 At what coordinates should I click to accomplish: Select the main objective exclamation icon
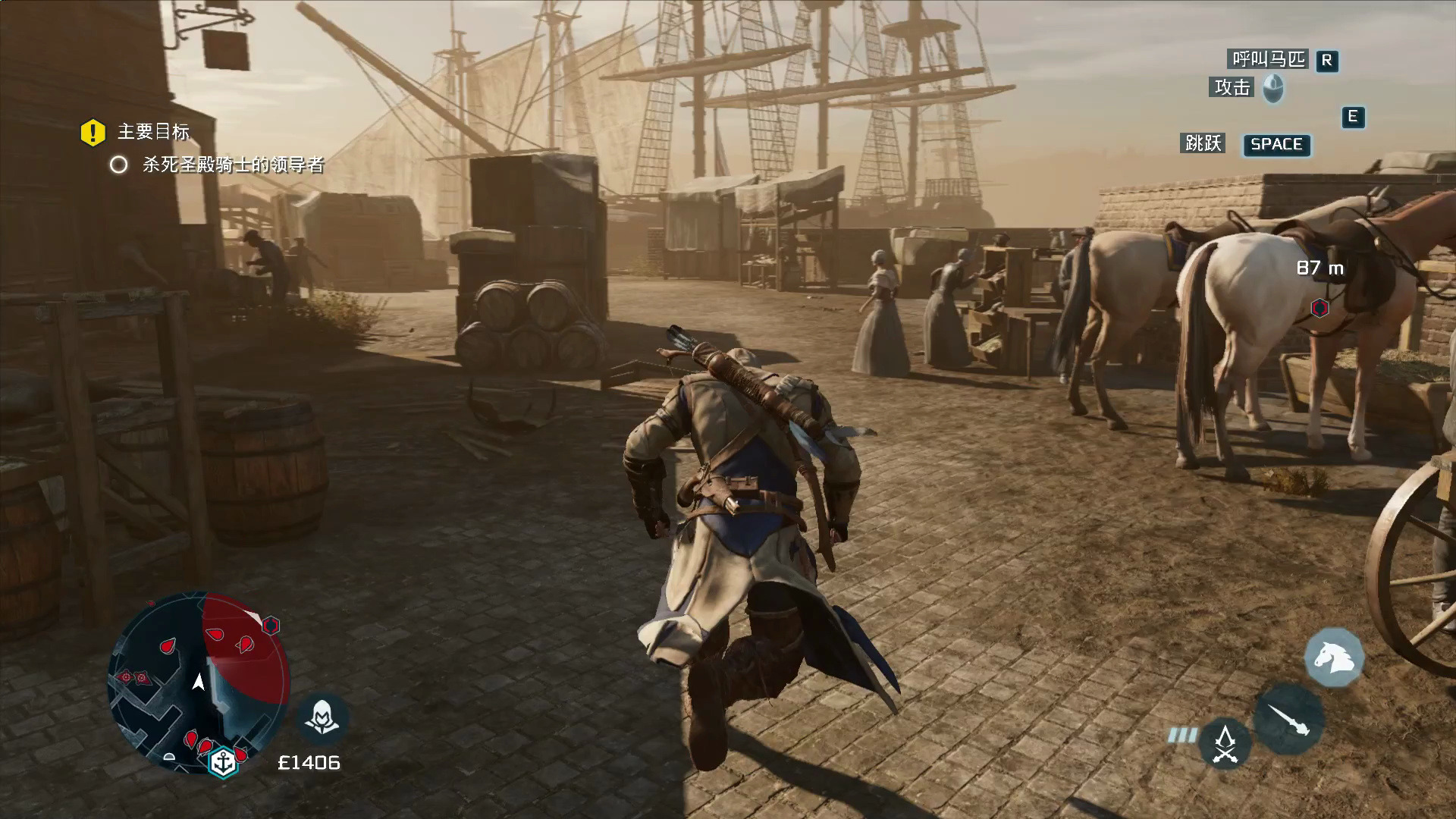[x=93, y=133]
